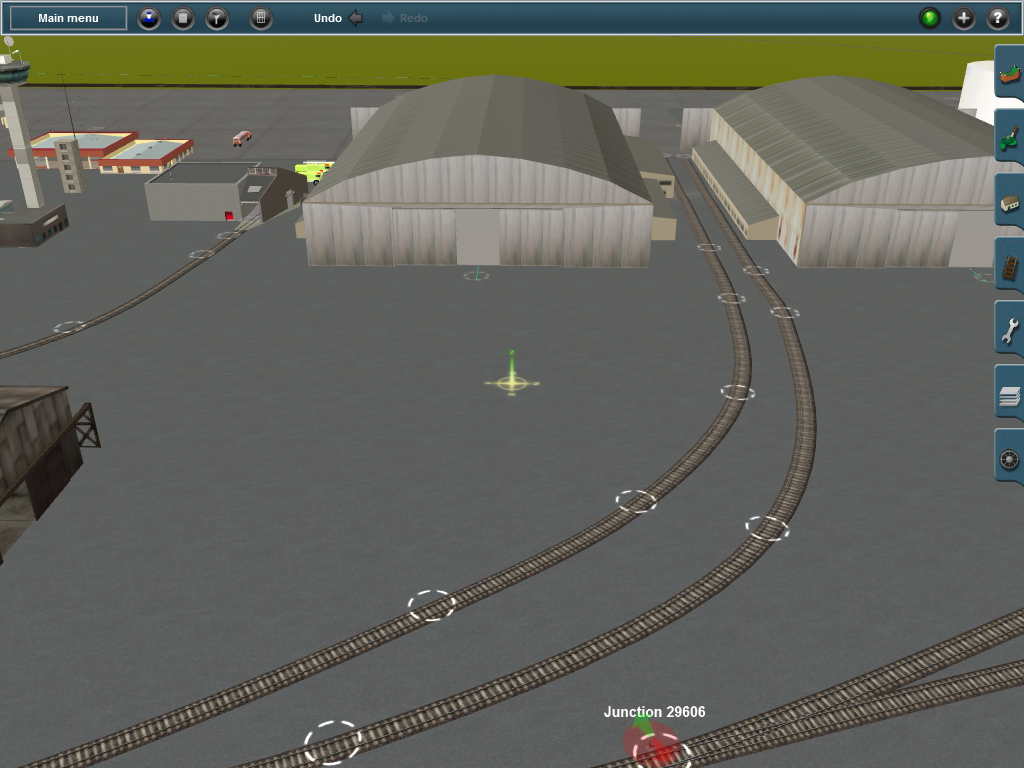Open the wrench tools tab
1024x768 pixels.
[x=1009, y=332]
